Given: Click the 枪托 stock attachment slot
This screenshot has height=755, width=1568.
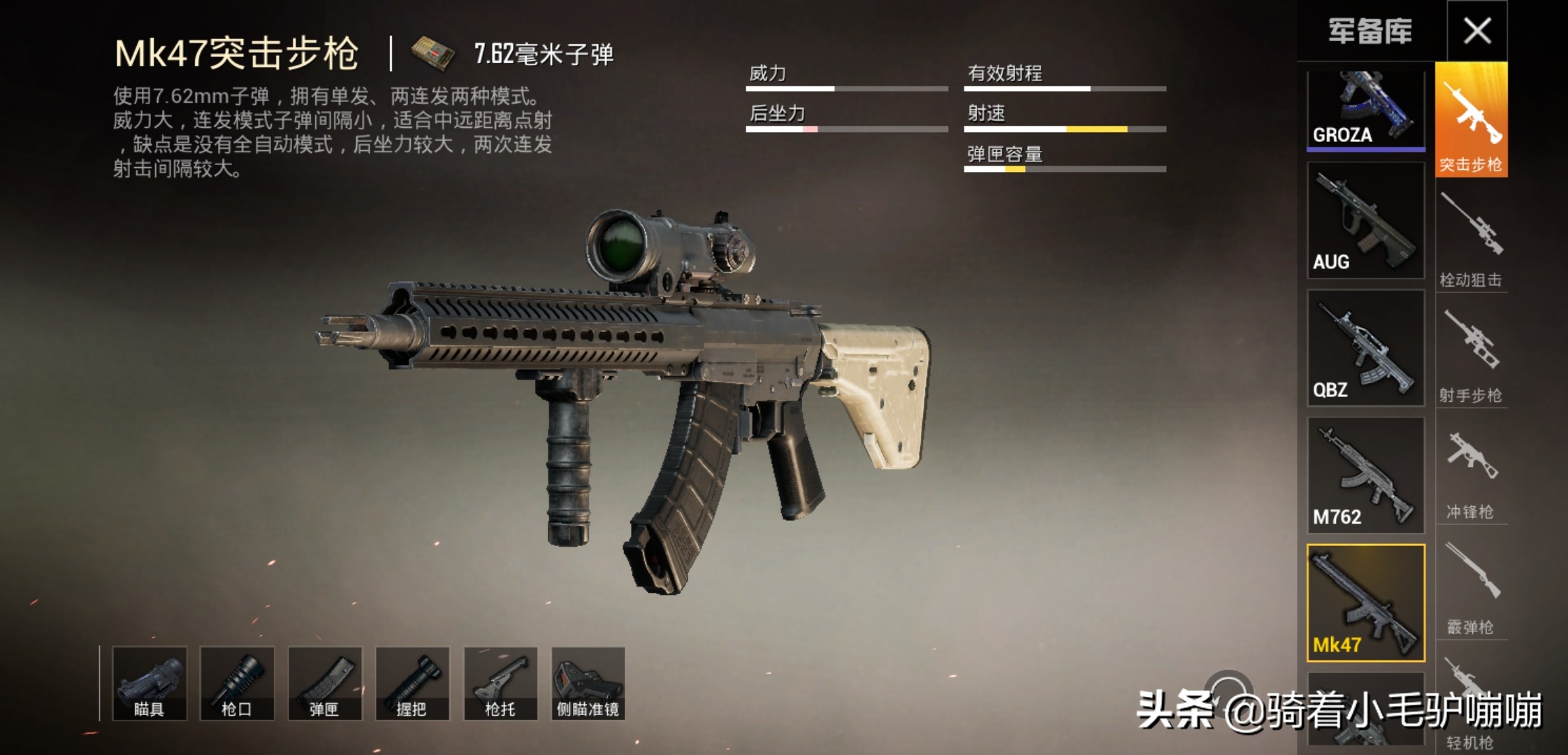Looking at the screenshot, I should [x=500, y=684].
